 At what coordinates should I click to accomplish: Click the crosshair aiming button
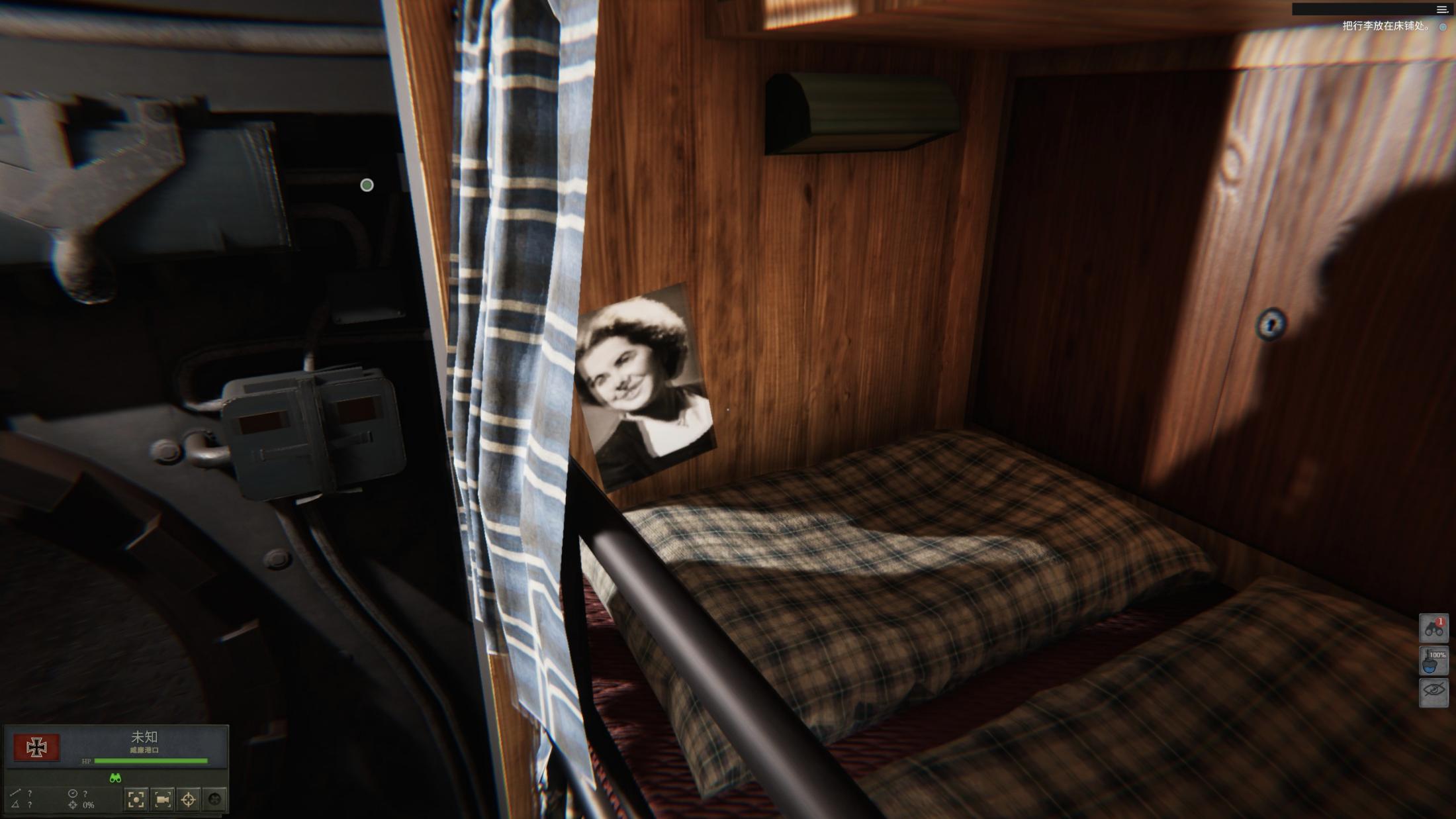click(x=189, y=800)
